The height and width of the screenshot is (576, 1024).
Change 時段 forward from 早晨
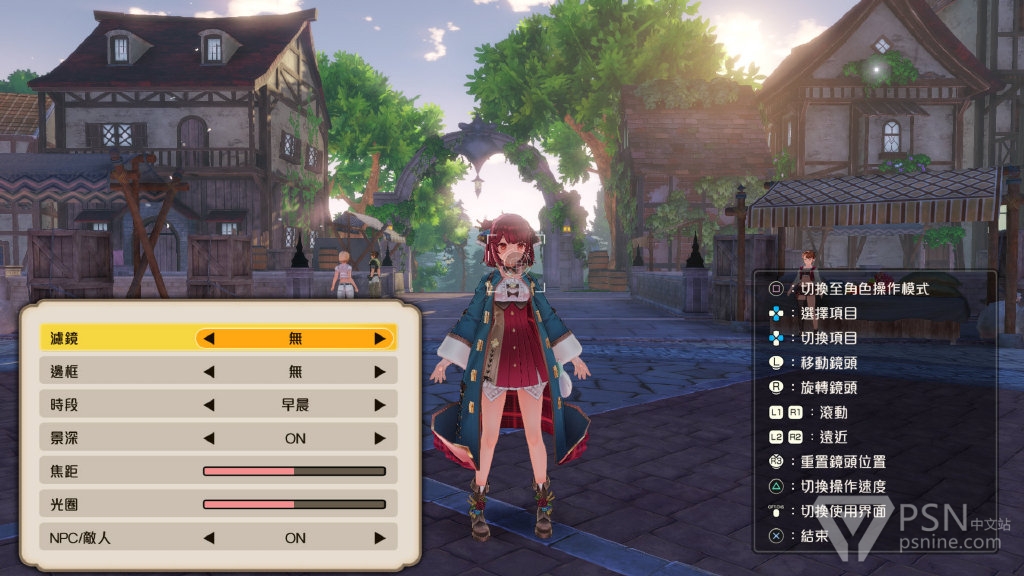pos(380,405)
